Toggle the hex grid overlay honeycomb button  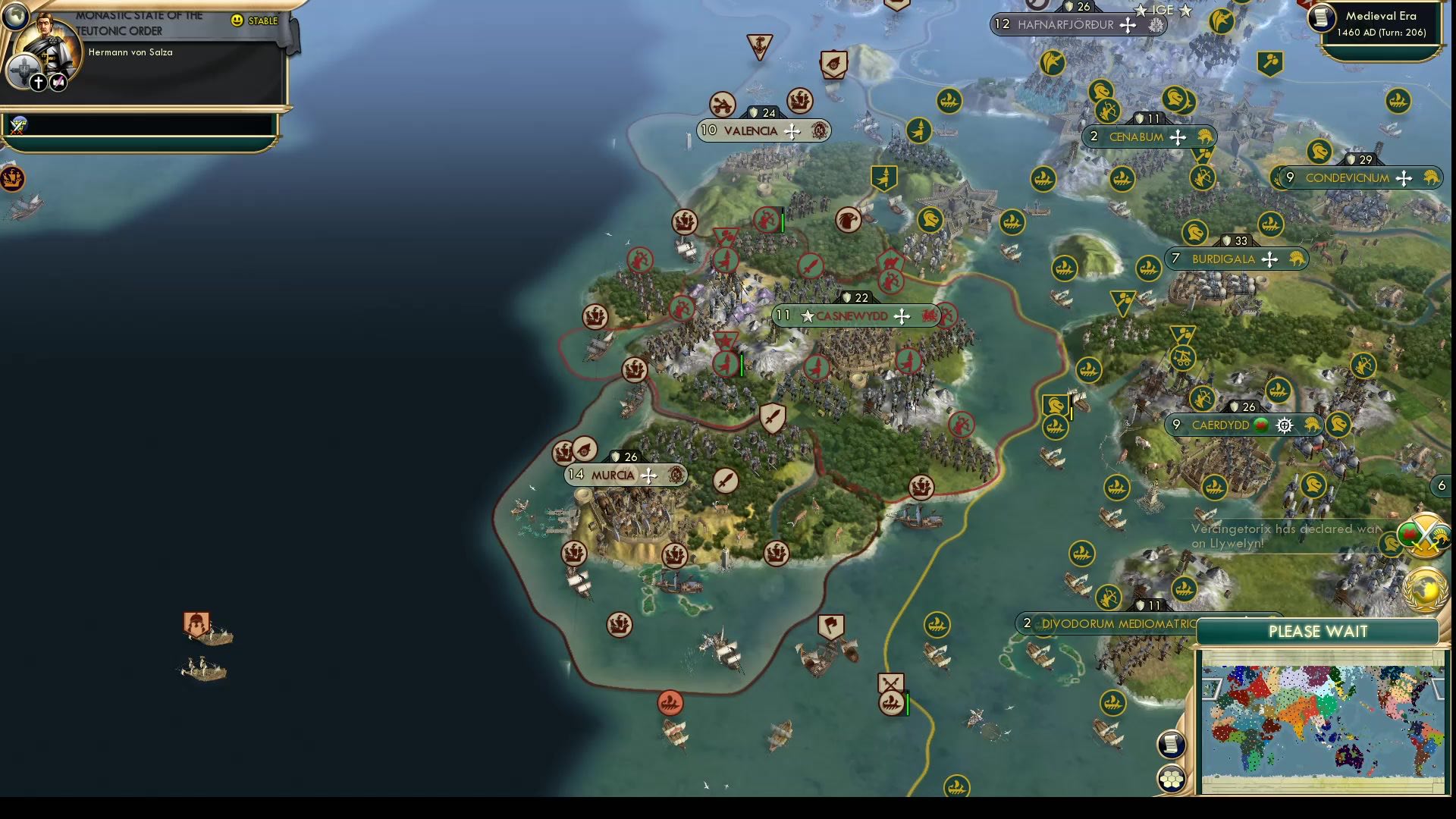pos(1172,779)
